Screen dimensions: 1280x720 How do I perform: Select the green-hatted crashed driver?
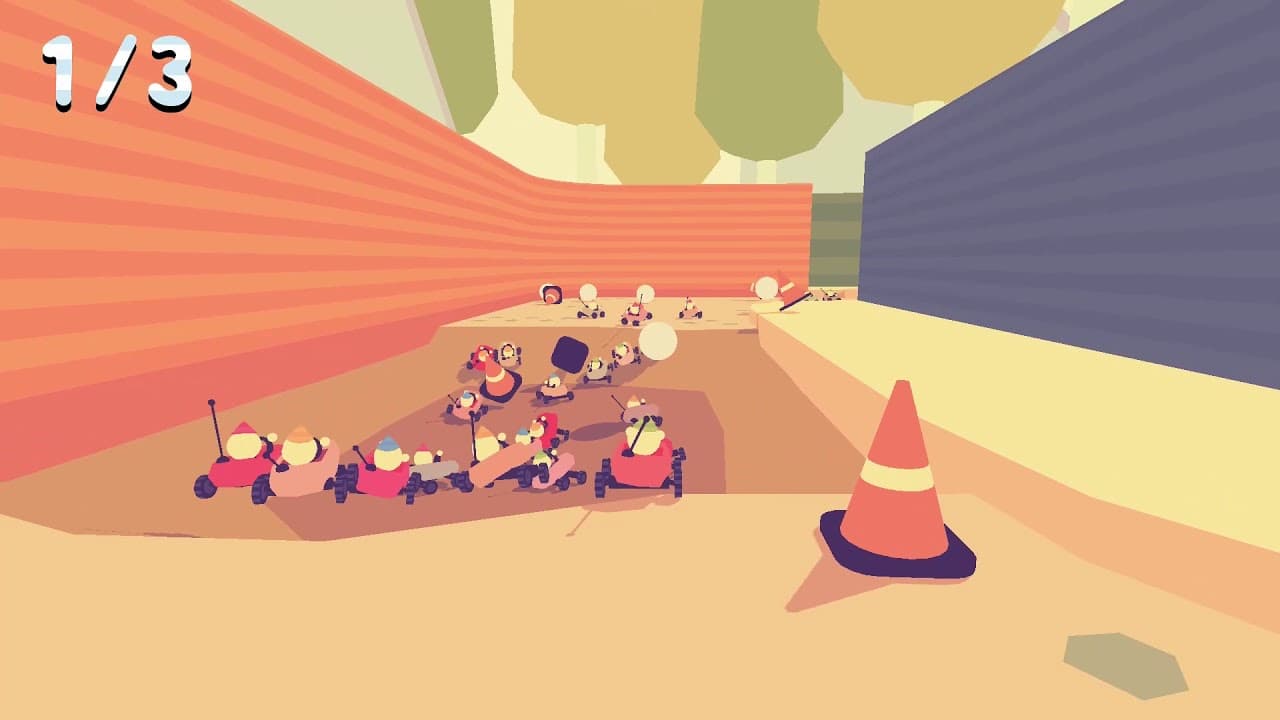[539, 456]
